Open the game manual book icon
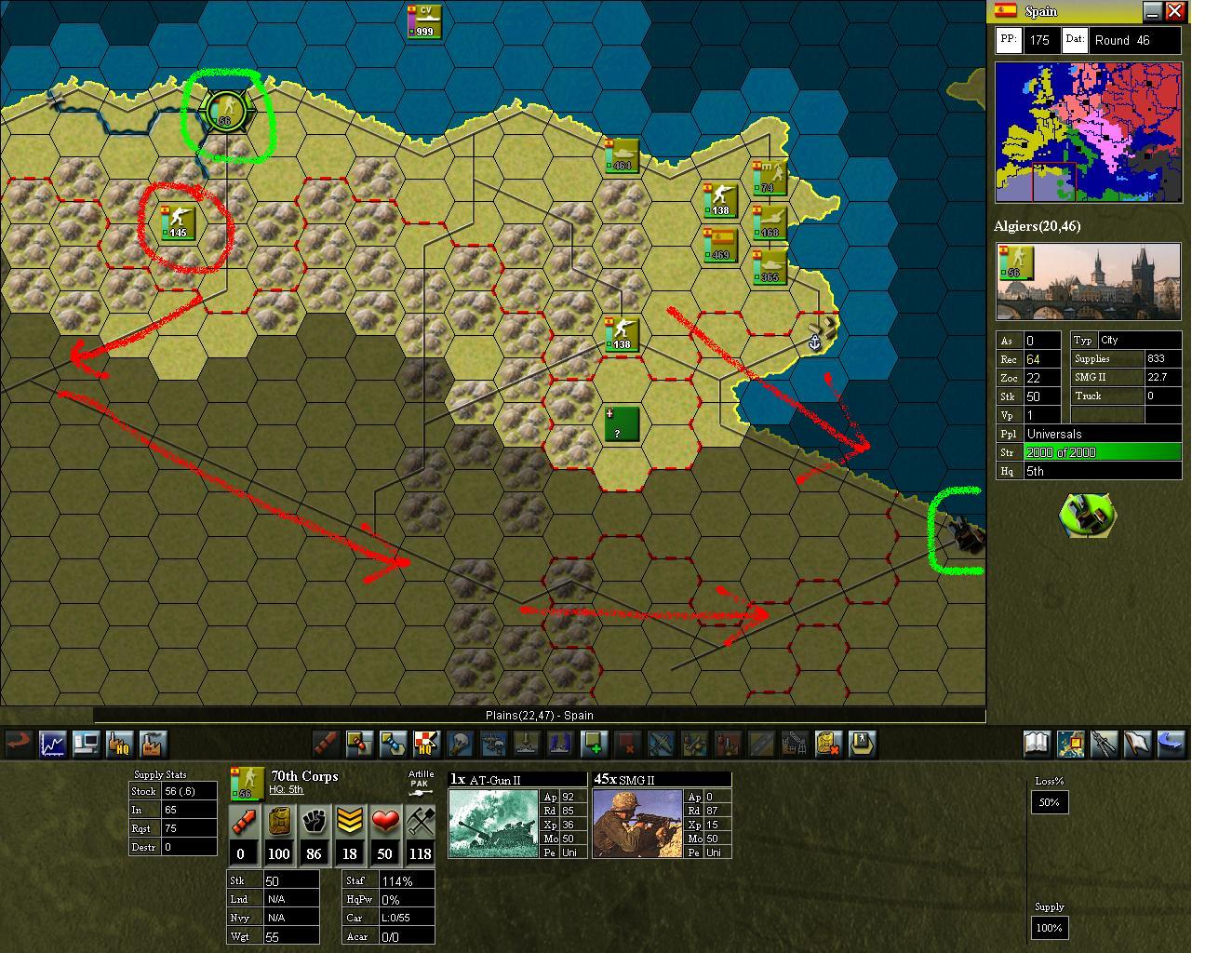1232x953 pixels. tap(1036, 743)
